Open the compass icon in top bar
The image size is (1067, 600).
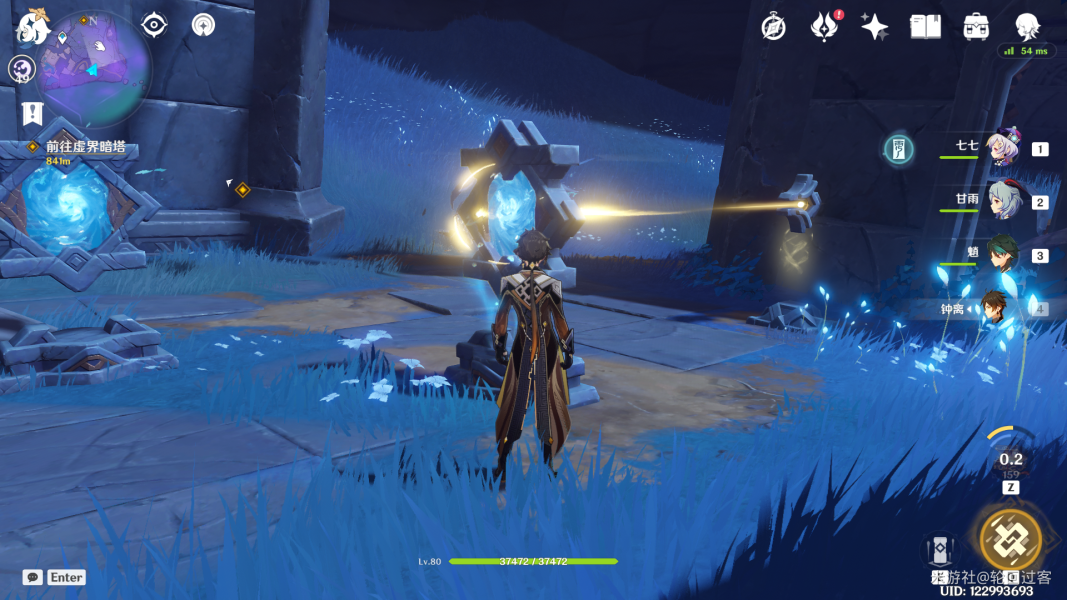(773, 27)
